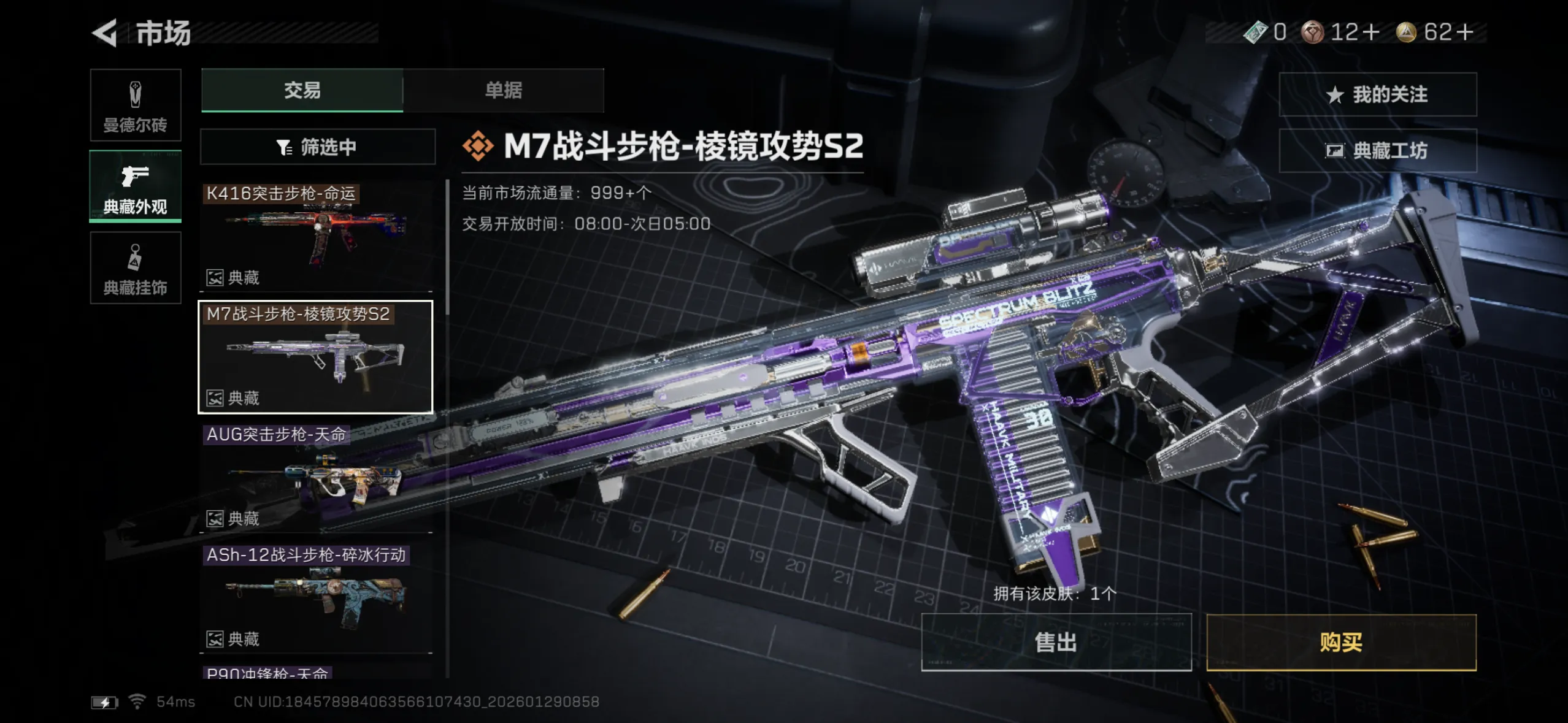Click the yellow 购买 buy button
Screen dimensions: 1568x723
1341,642
